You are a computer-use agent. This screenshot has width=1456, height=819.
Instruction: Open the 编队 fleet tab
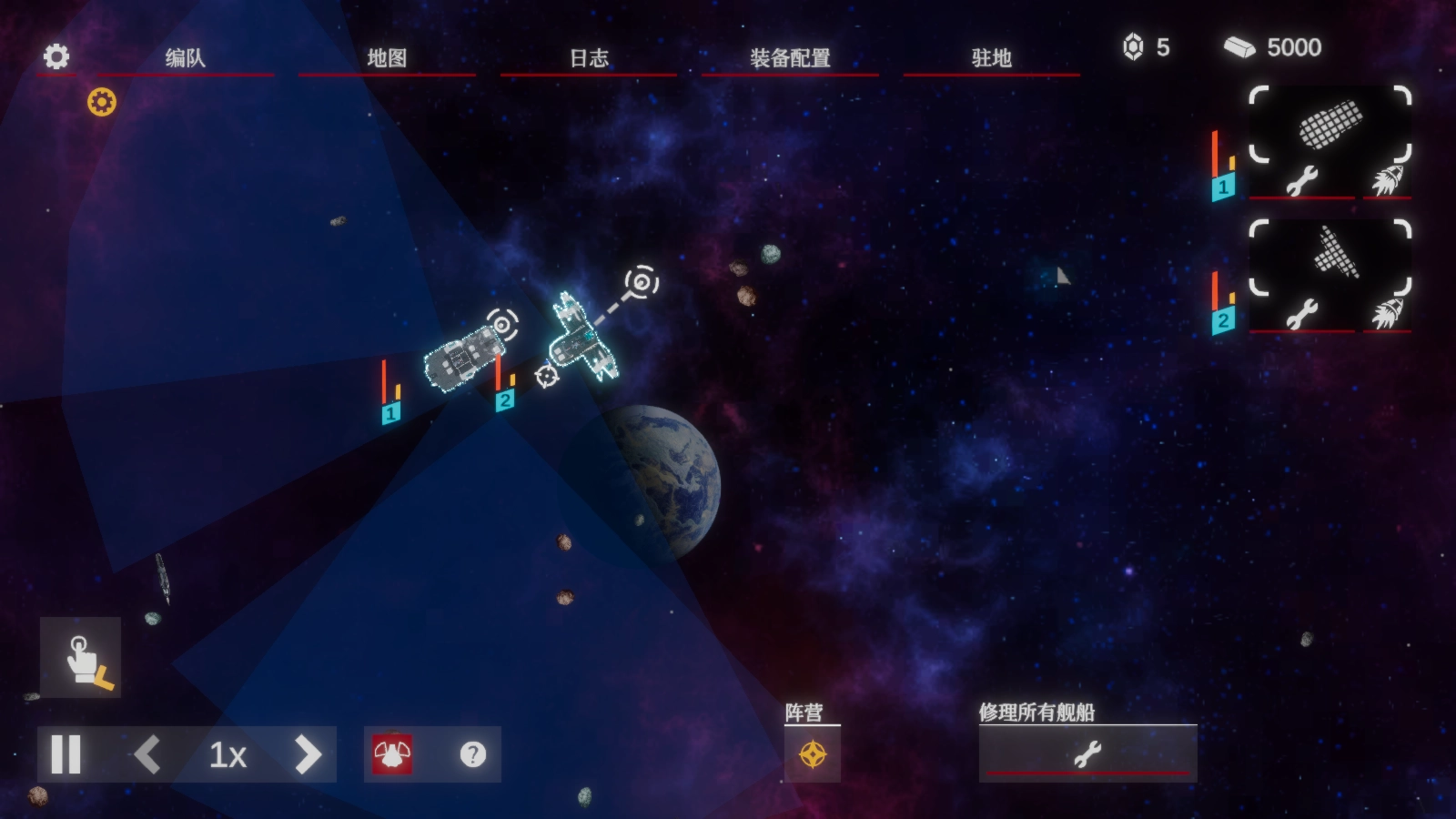[x=186, y=58]
